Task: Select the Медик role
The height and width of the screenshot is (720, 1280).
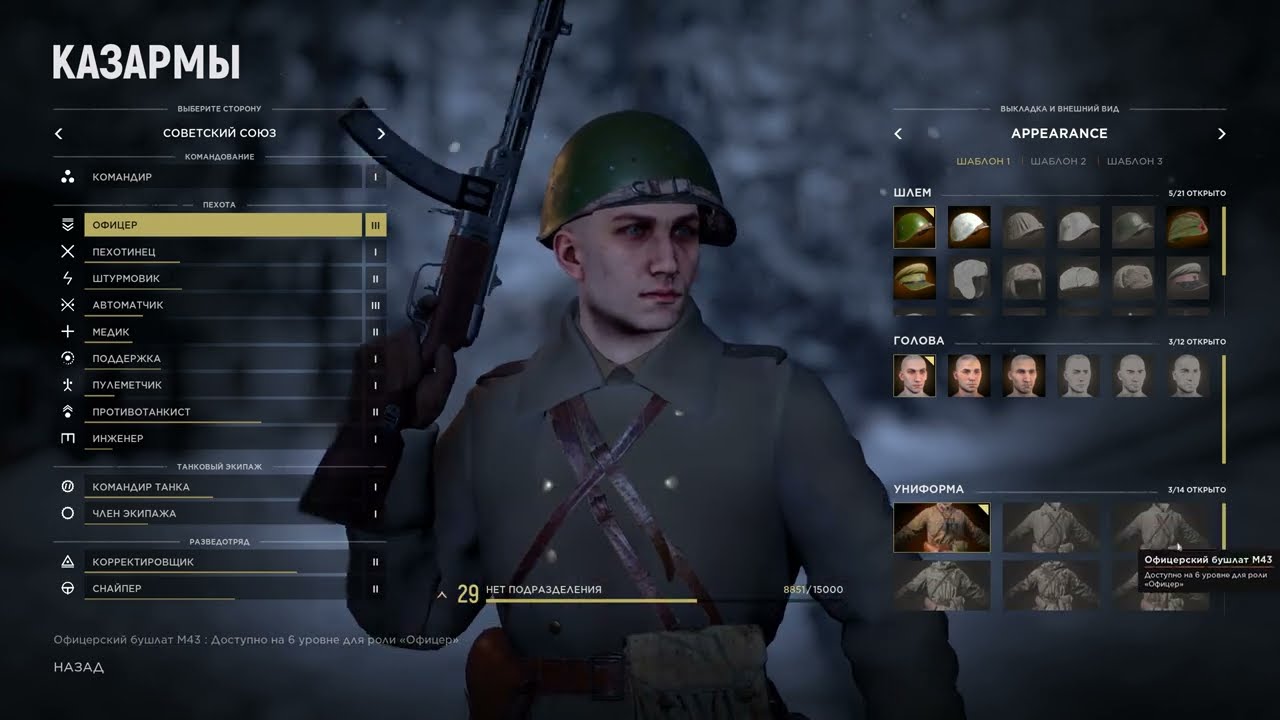Action: tap(220, 332)
